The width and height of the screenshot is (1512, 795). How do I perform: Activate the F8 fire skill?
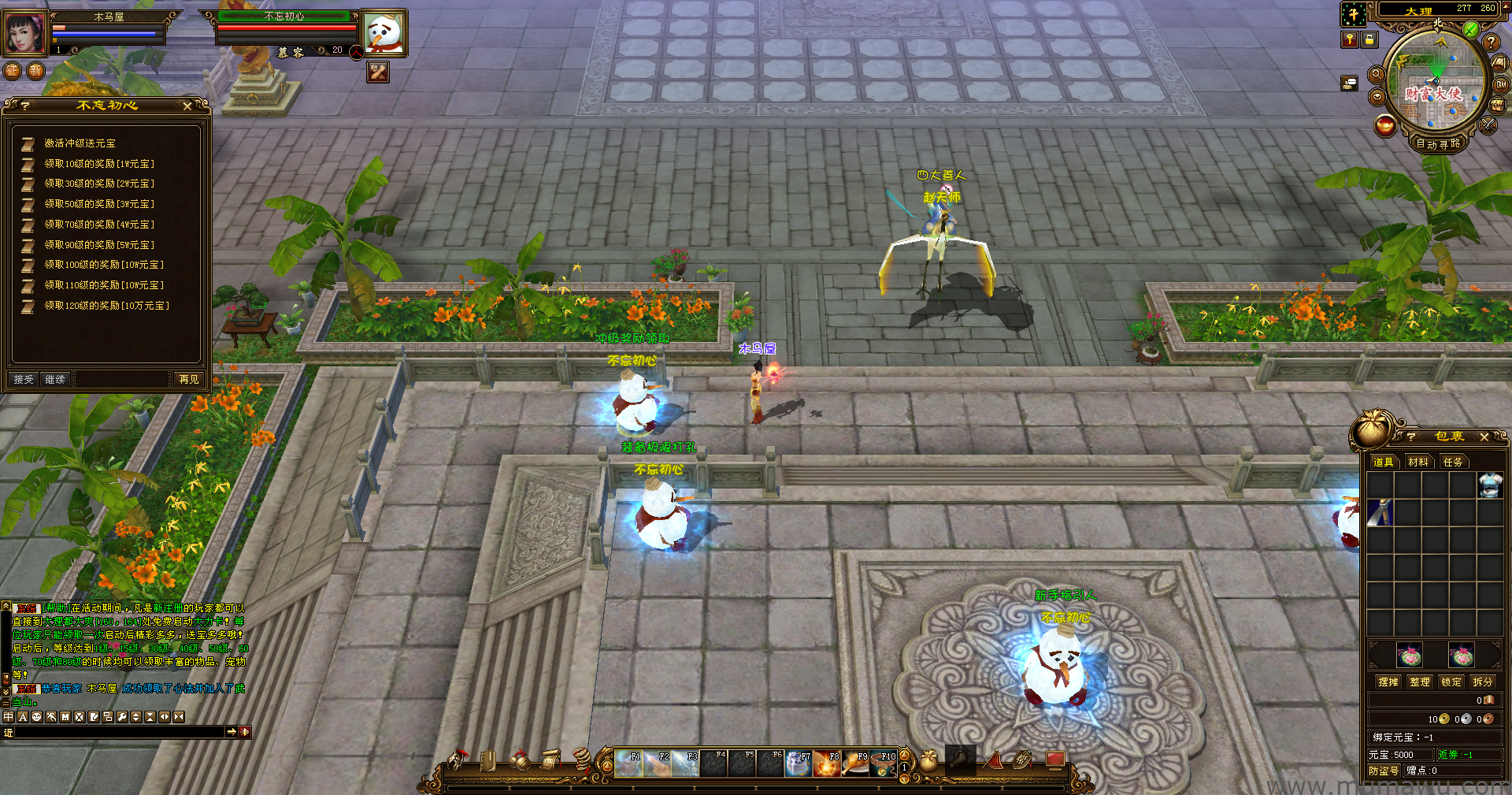click(827, 763)
